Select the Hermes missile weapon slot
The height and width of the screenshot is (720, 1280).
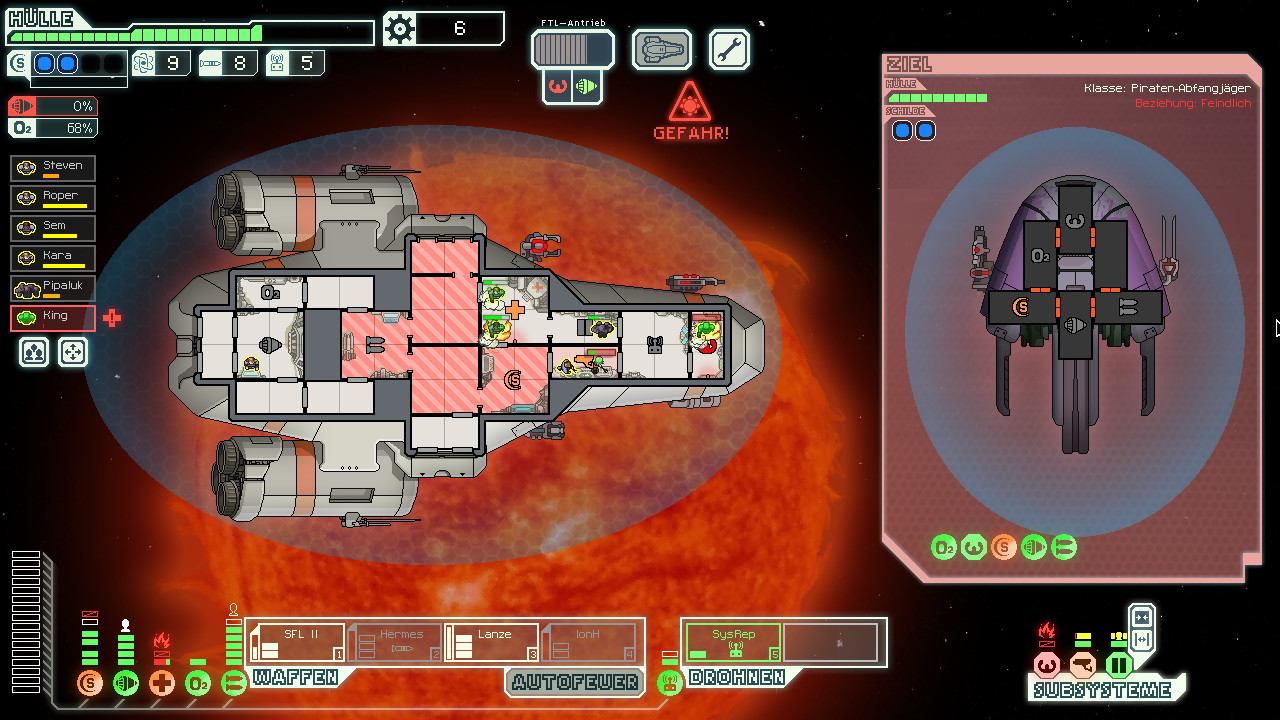[394, 642]
